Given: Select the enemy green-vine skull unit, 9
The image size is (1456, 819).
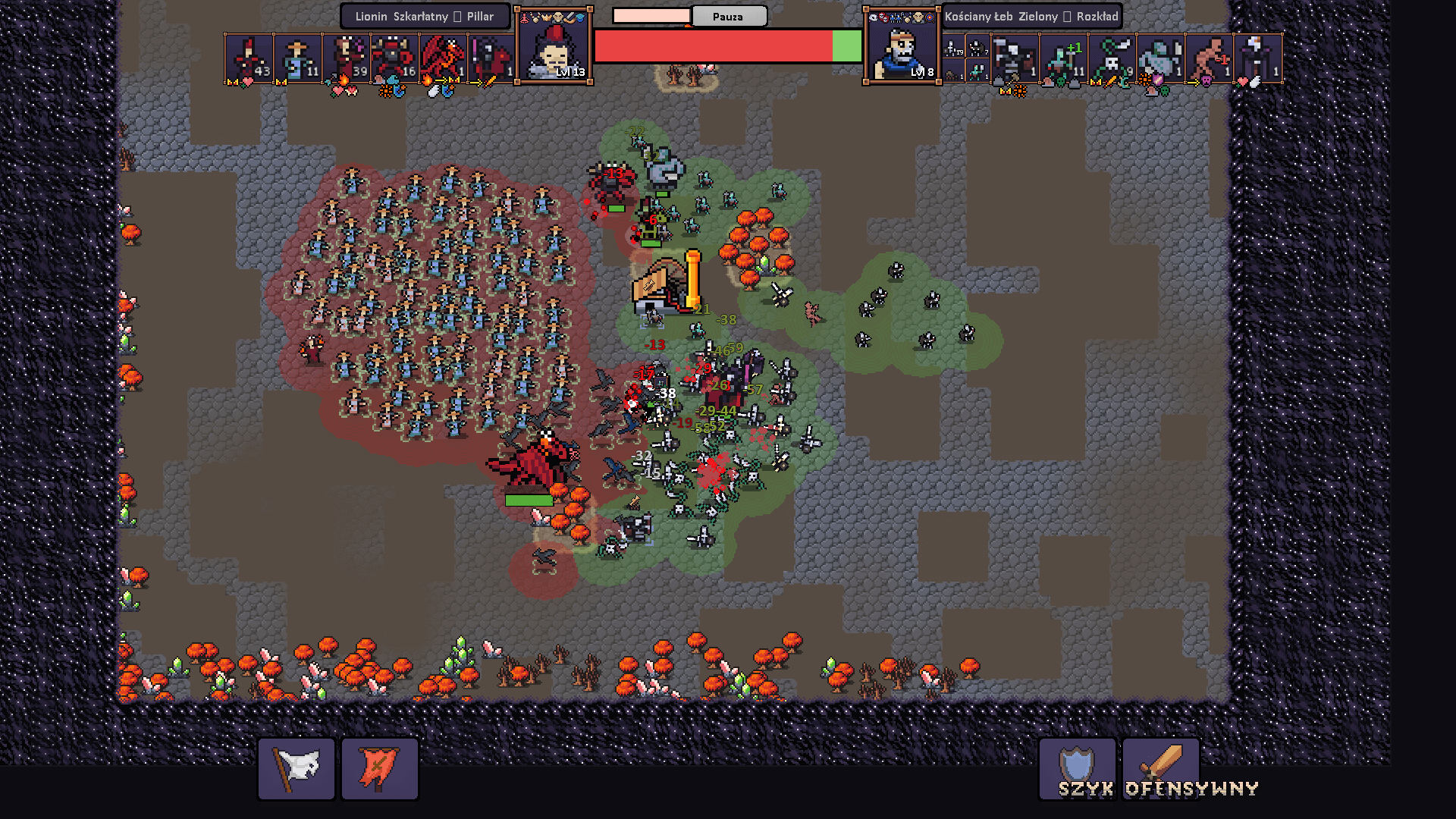Looking at the screenshot, I should (1112, 58).
